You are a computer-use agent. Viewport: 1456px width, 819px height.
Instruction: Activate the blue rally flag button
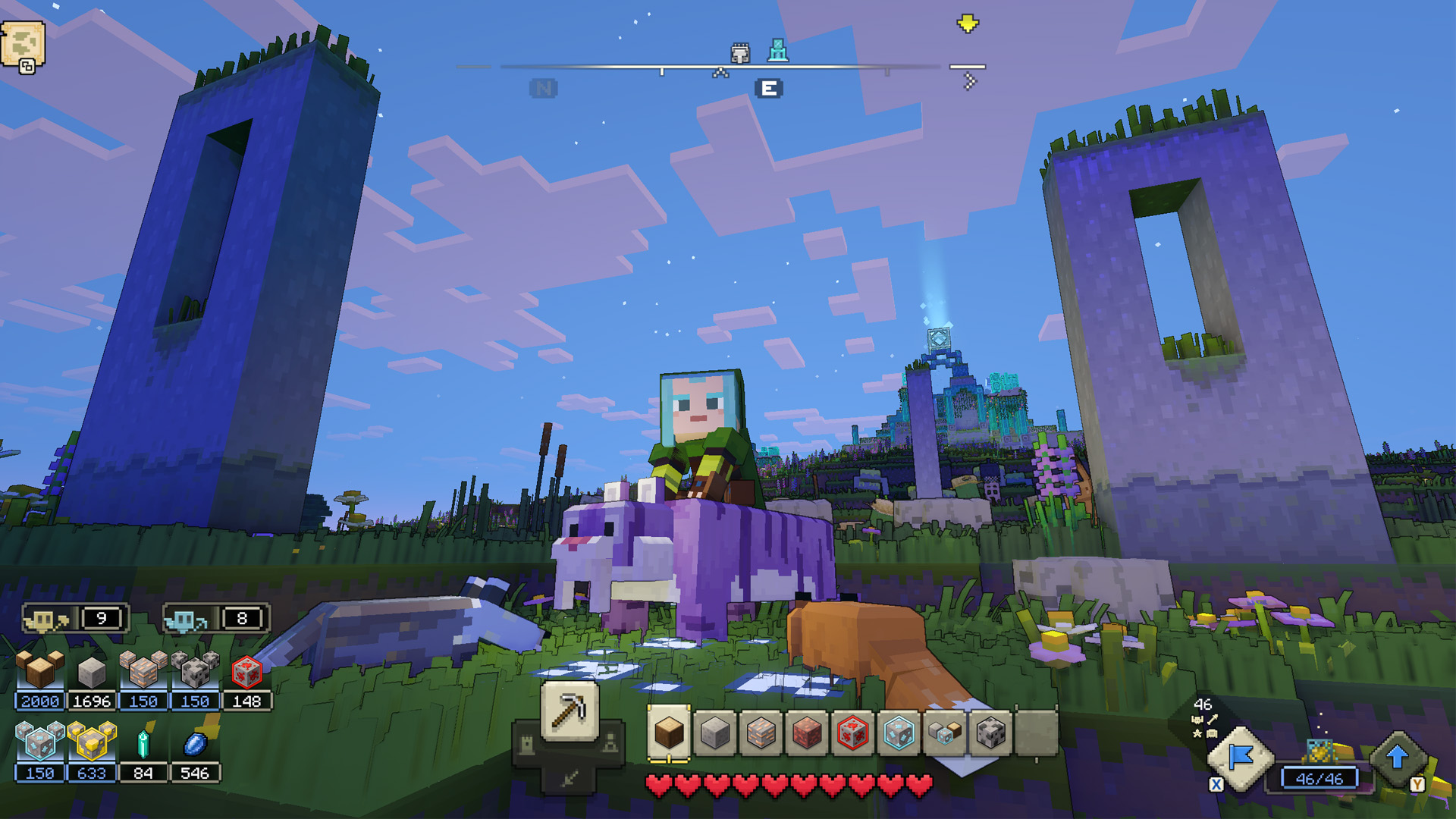[1240, 758]
